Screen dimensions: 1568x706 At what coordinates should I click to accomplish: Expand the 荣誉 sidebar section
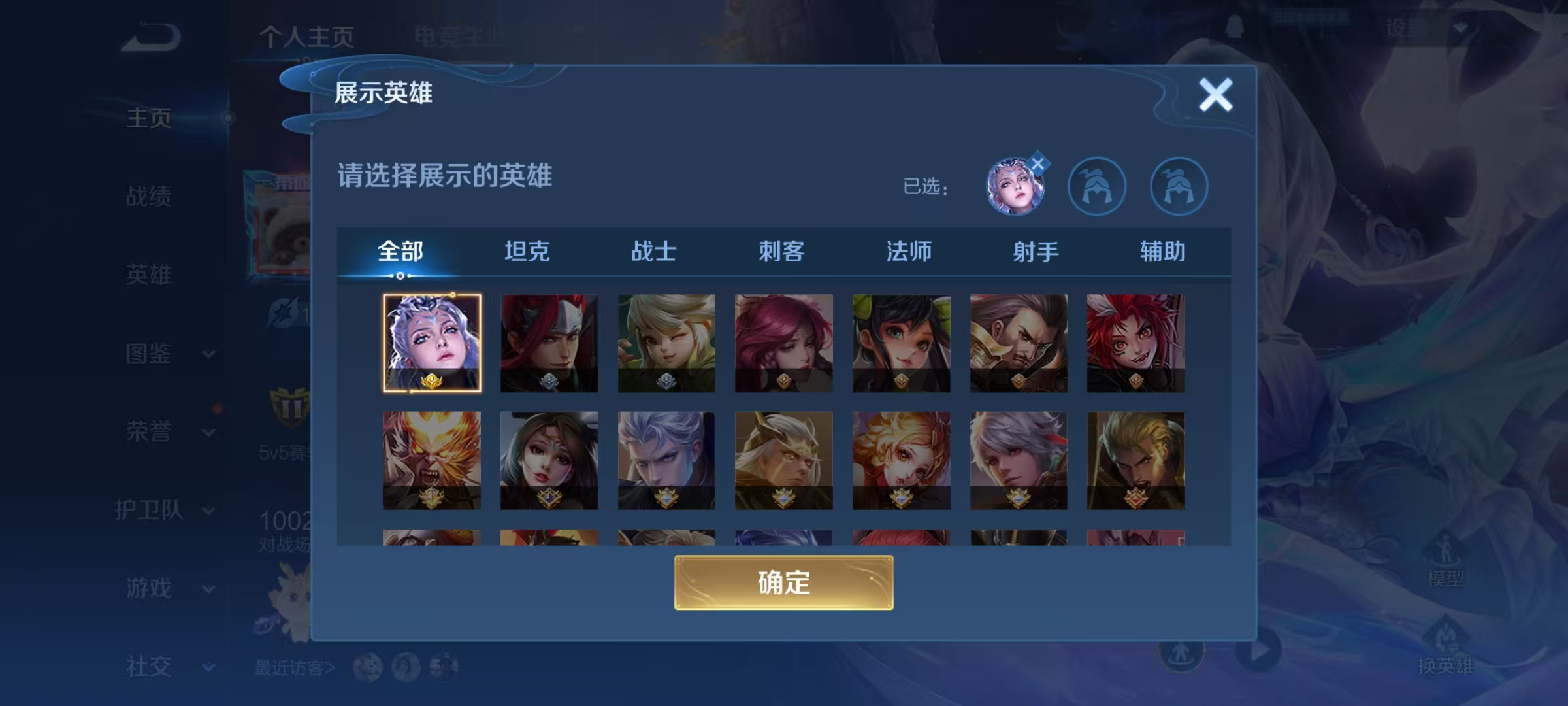pyautogui.click(x=149, y=432)
